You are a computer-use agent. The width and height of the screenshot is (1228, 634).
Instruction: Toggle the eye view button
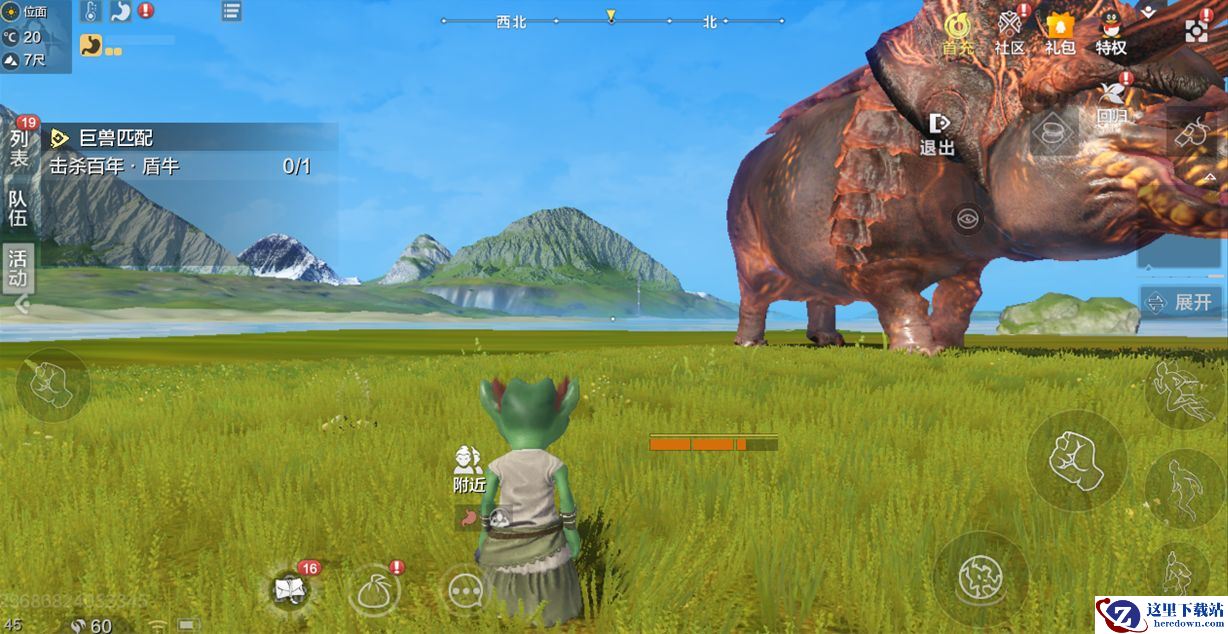coord(967,219)
